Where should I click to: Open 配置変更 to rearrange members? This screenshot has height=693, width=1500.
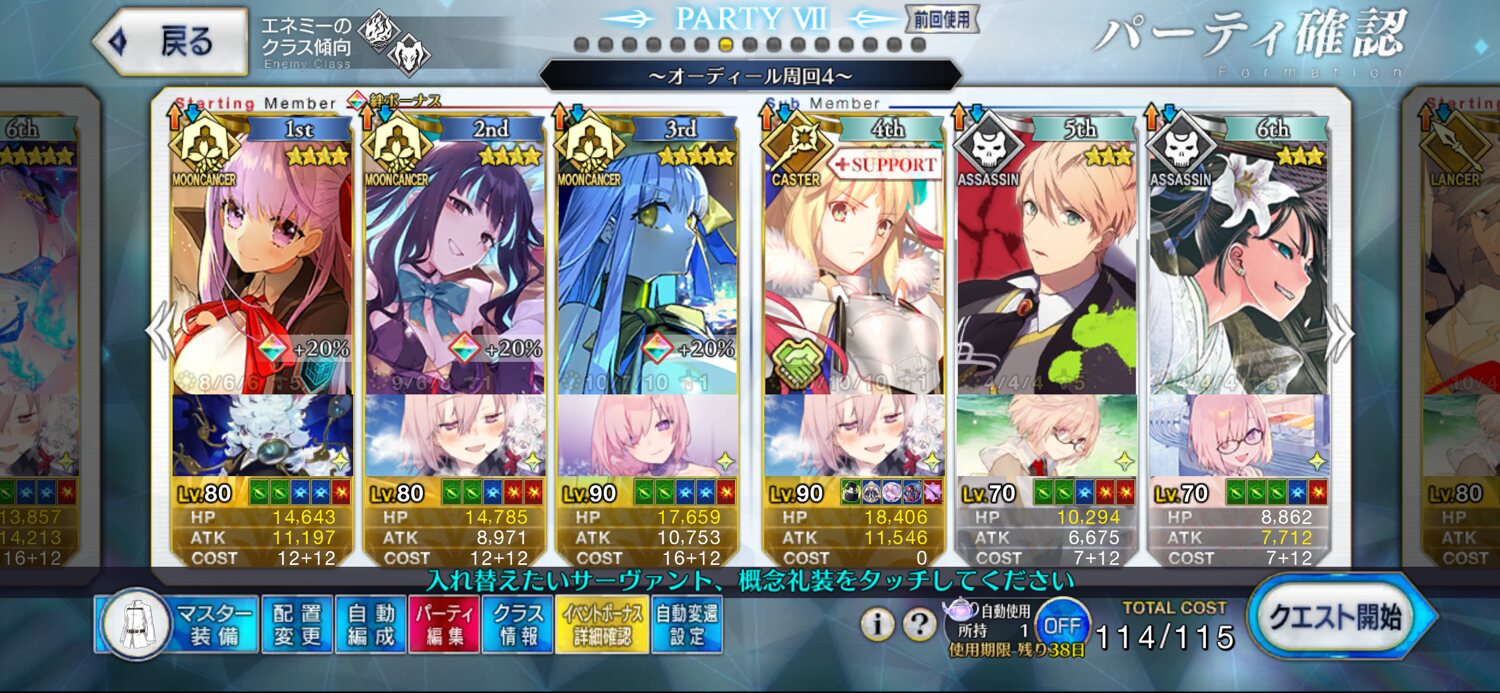tap(297, 625)
